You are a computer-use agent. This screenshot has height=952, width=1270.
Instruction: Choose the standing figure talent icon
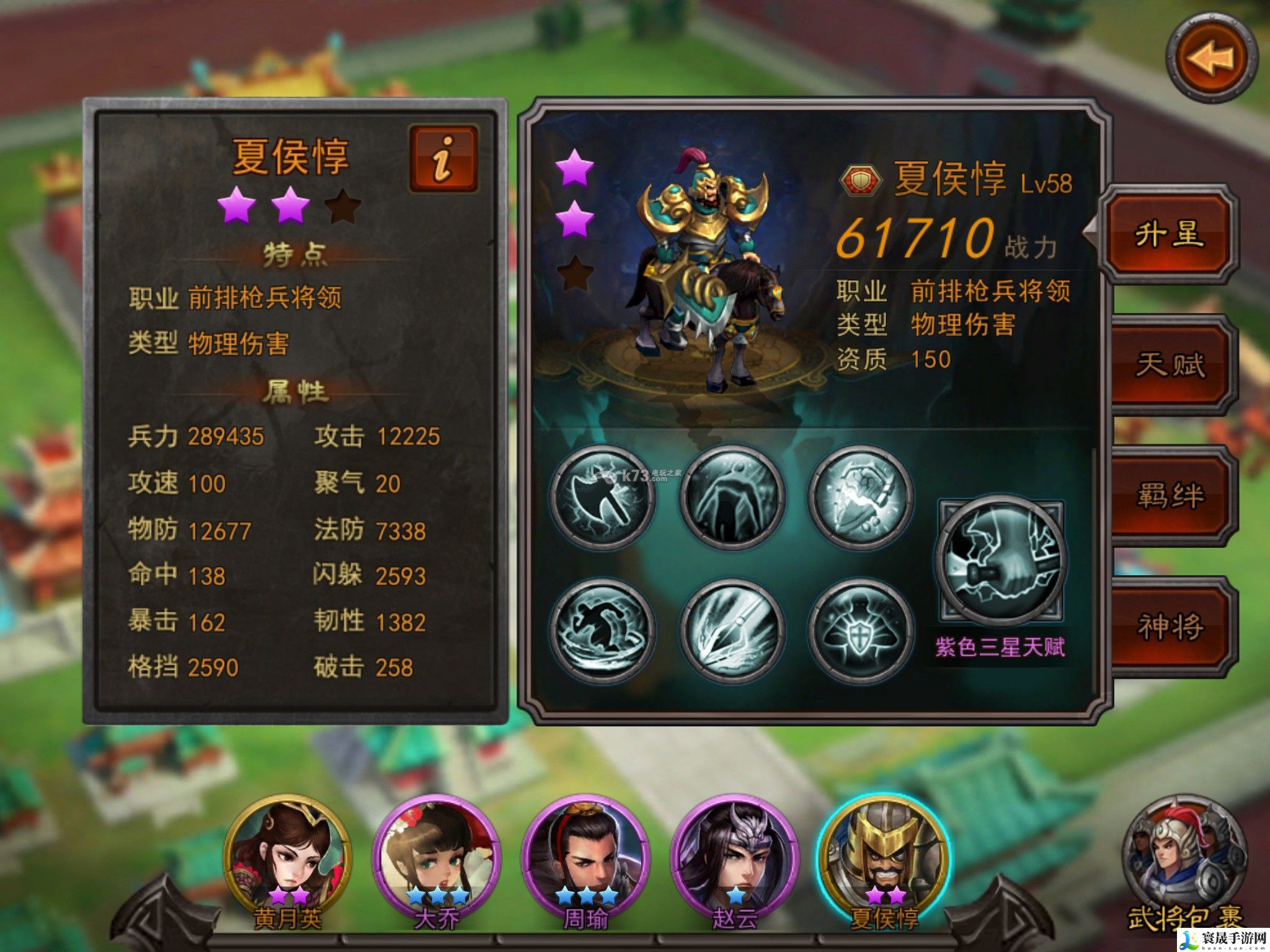[x=732, y=497]
